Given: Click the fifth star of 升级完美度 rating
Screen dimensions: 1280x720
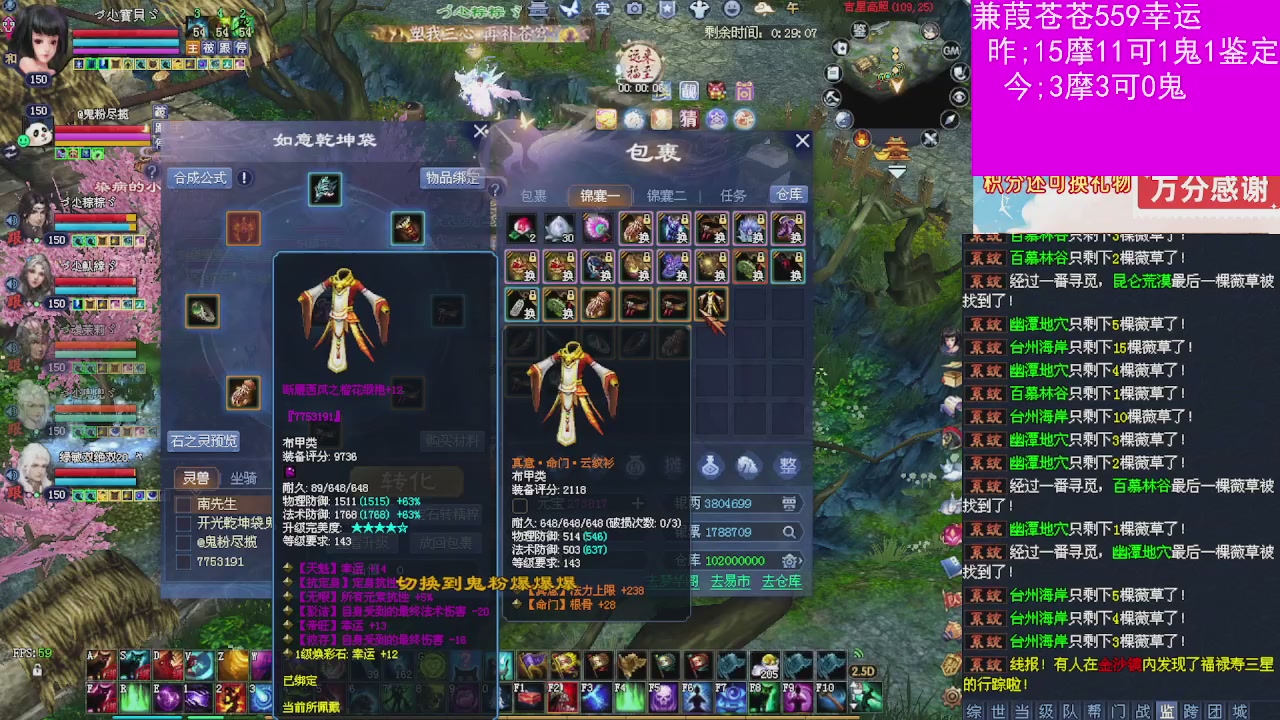Looking at the screenshot, I should [x=401, y=528].
